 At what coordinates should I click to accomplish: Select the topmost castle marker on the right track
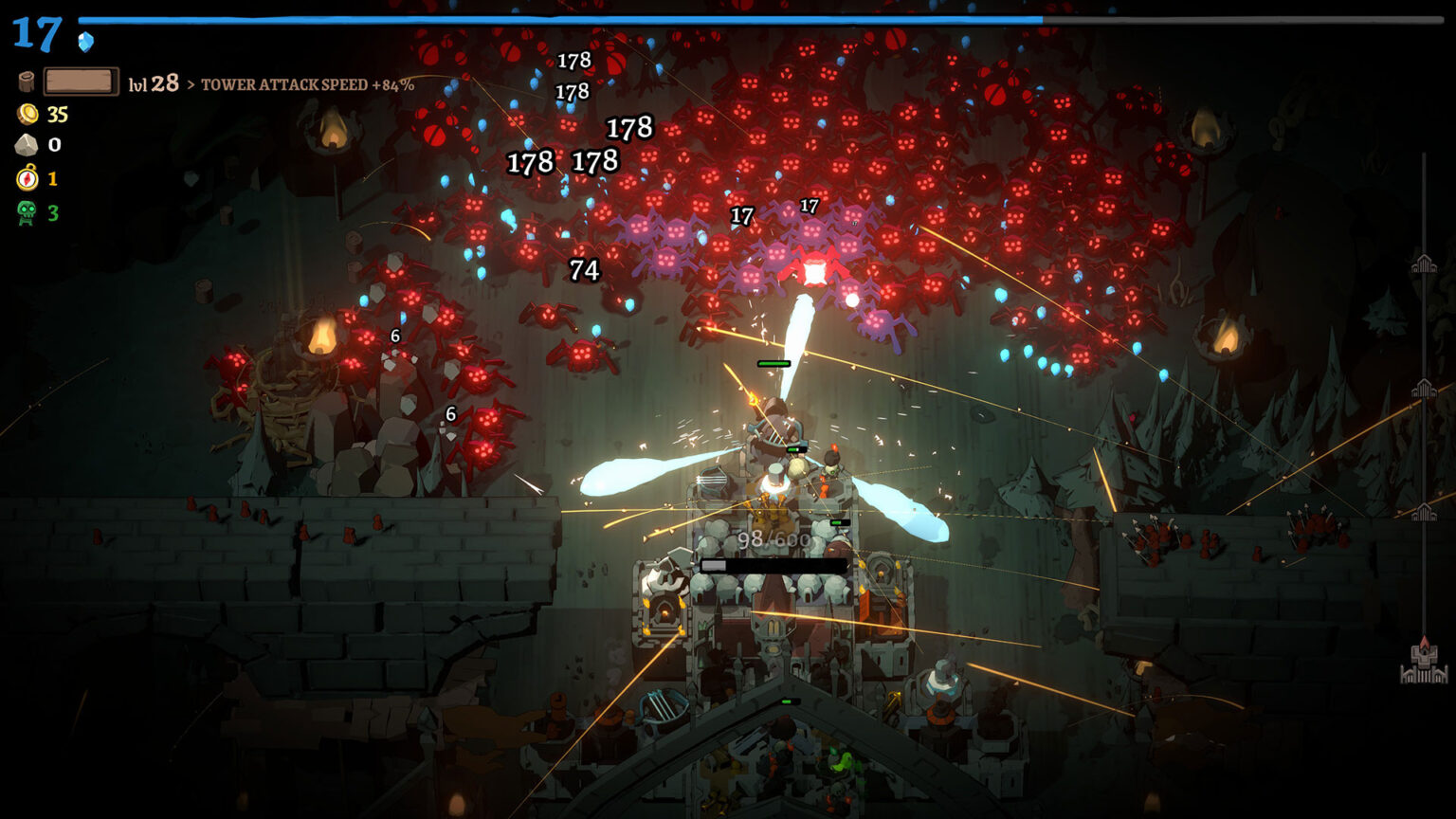click(1424, 264)
